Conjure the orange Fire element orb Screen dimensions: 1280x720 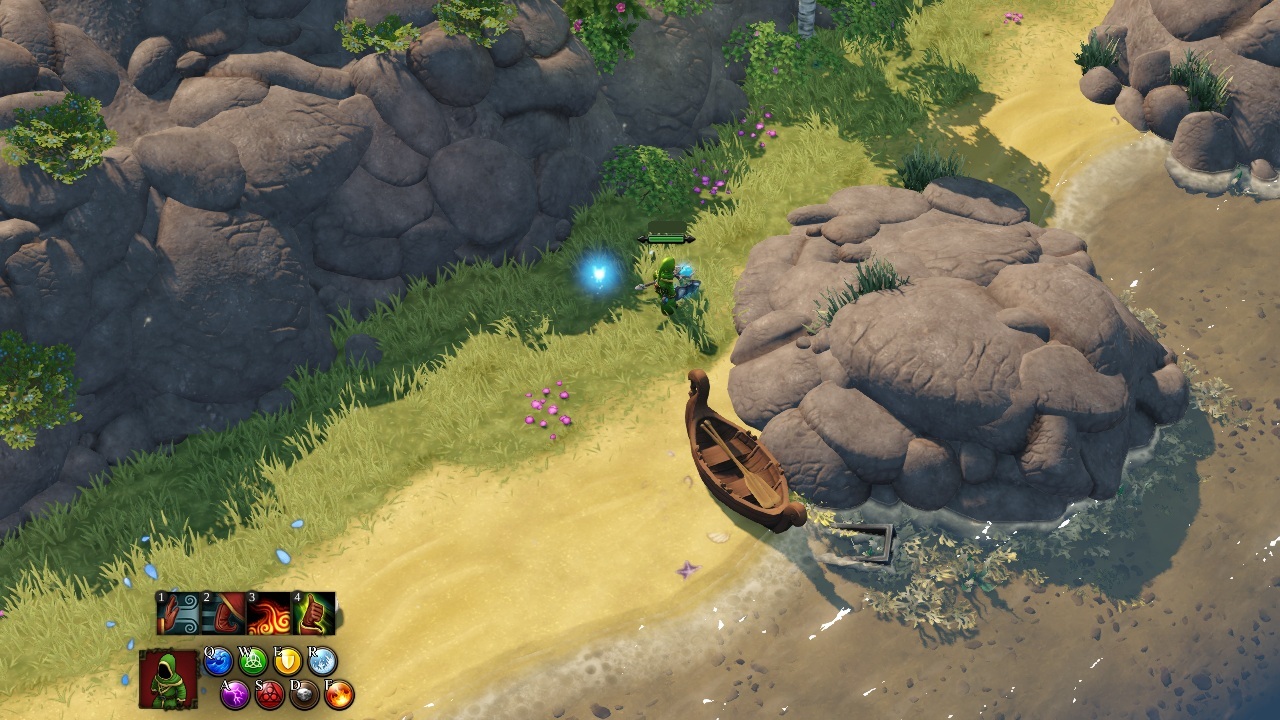tap(339, 694)
